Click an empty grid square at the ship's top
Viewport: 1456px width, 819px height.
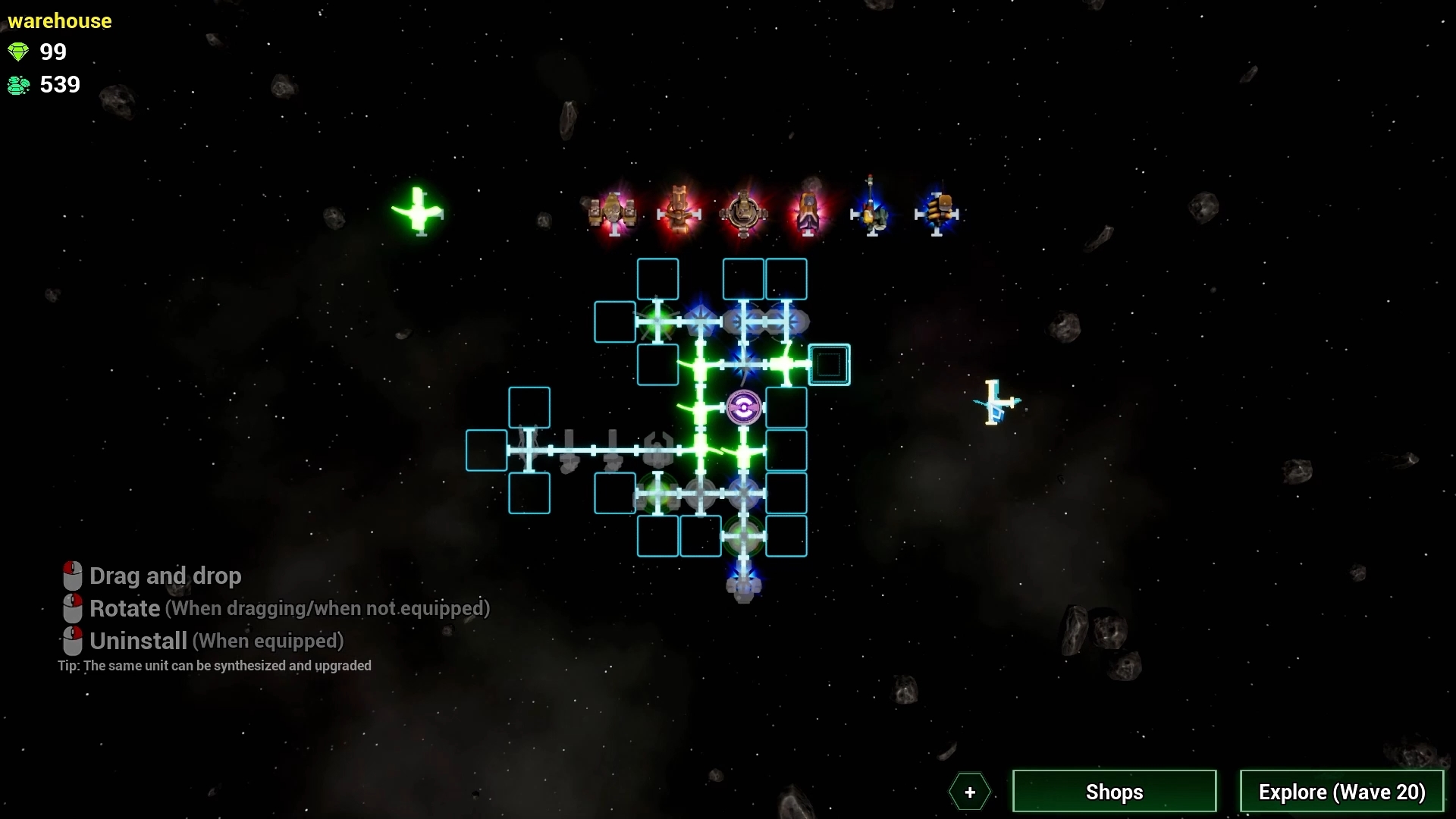[658, 278]
